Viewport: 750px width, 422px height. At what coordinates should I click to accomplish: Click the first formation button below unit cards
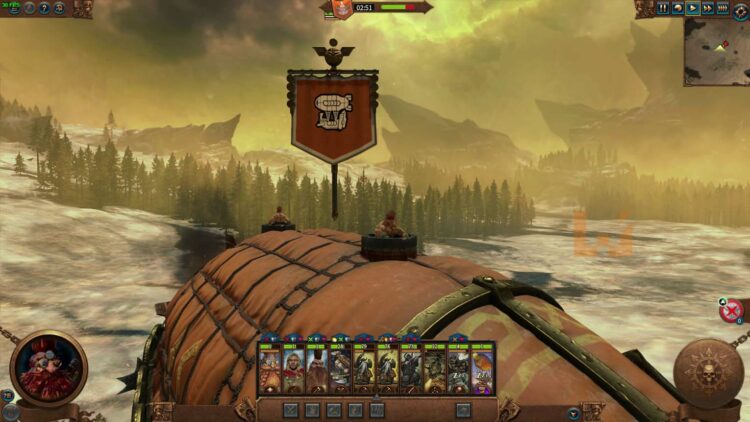point(290,409)
